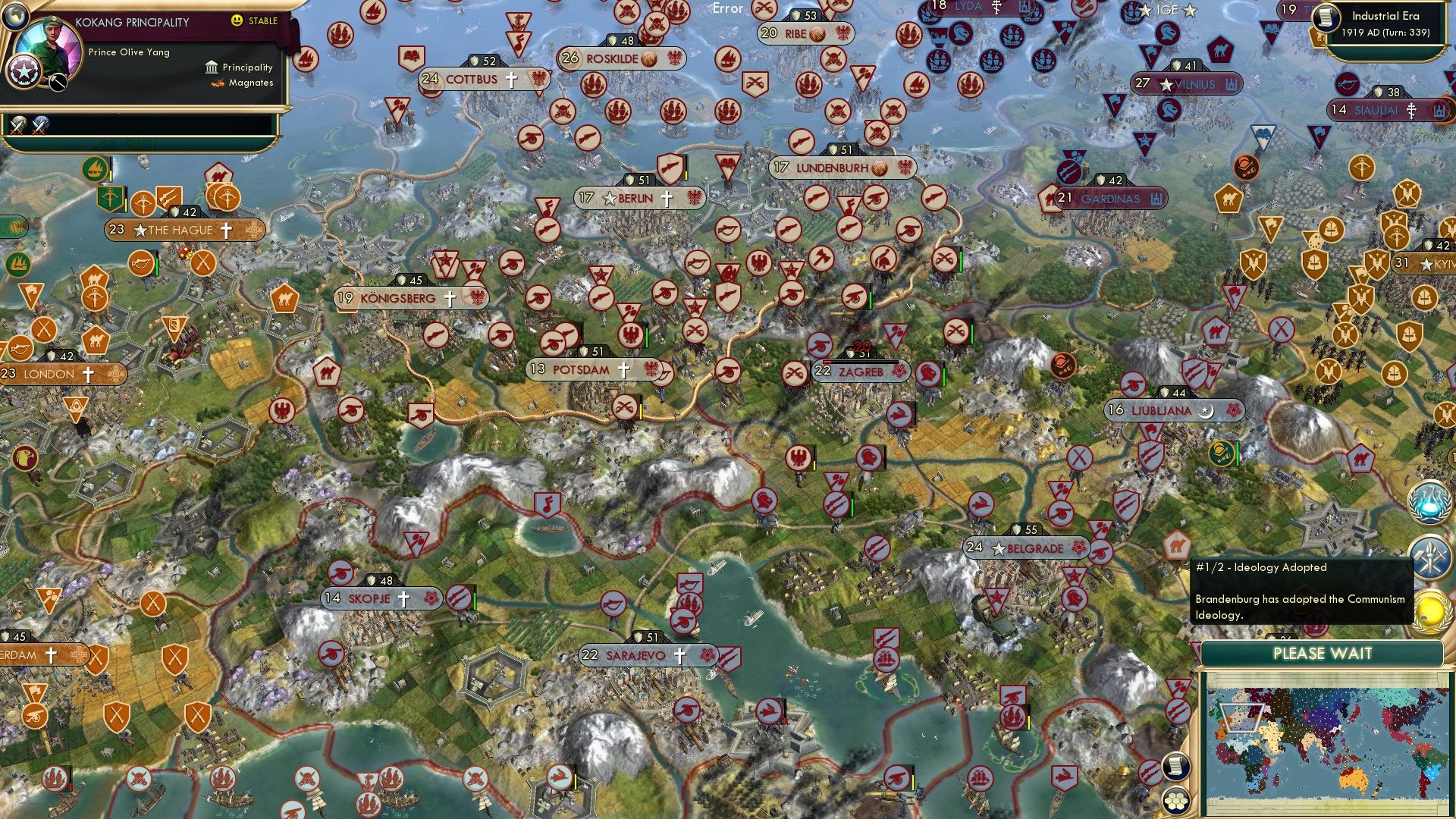
Task: Click the STABLE smiley happiness indicator
Action: click(237, 20)
